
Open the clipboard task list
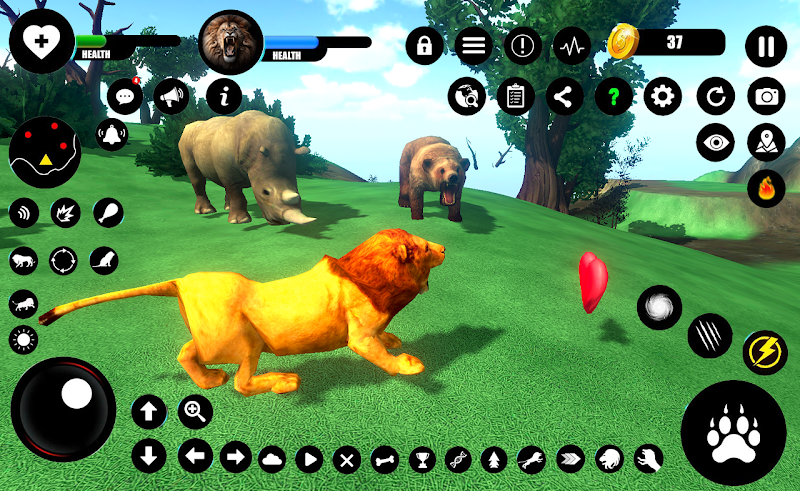[516, 97]
